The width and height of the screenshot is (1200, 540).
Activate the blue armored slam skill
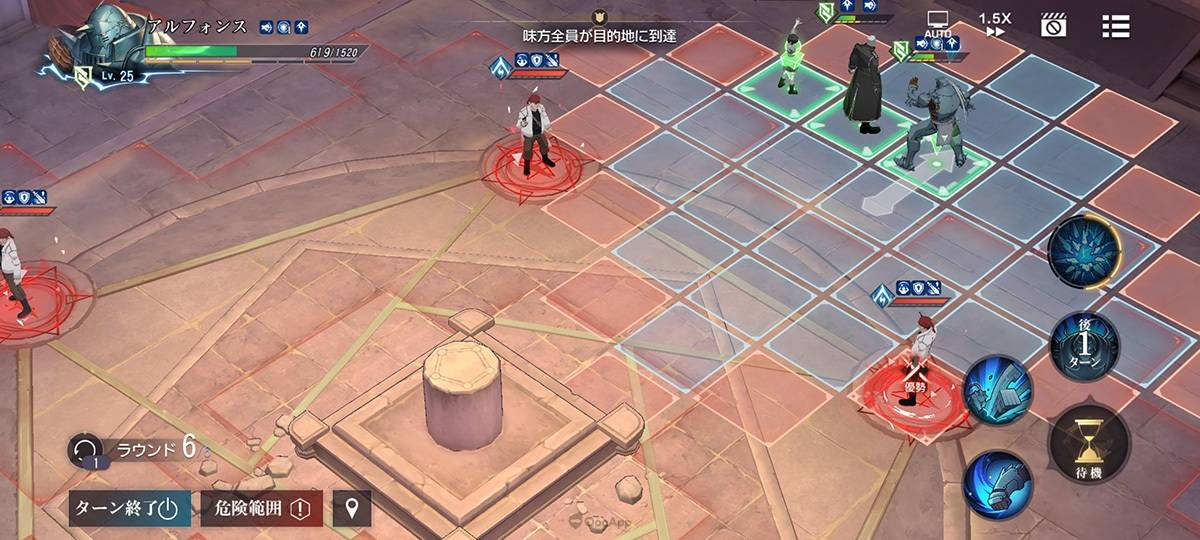point(997,391)
